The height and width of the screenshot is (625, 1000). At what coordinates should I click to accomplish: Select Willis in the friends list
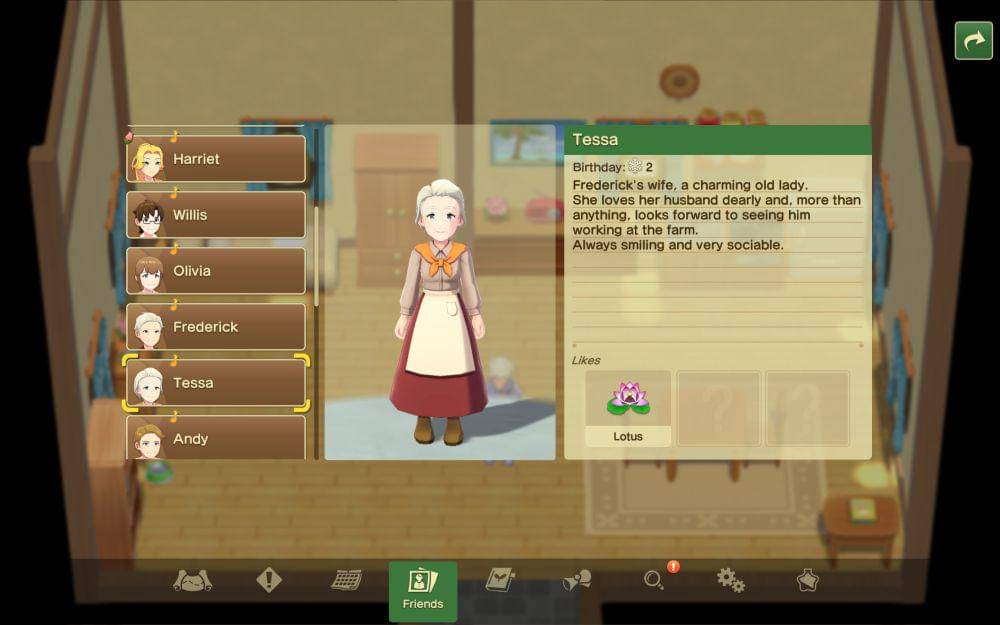[216, 215]
